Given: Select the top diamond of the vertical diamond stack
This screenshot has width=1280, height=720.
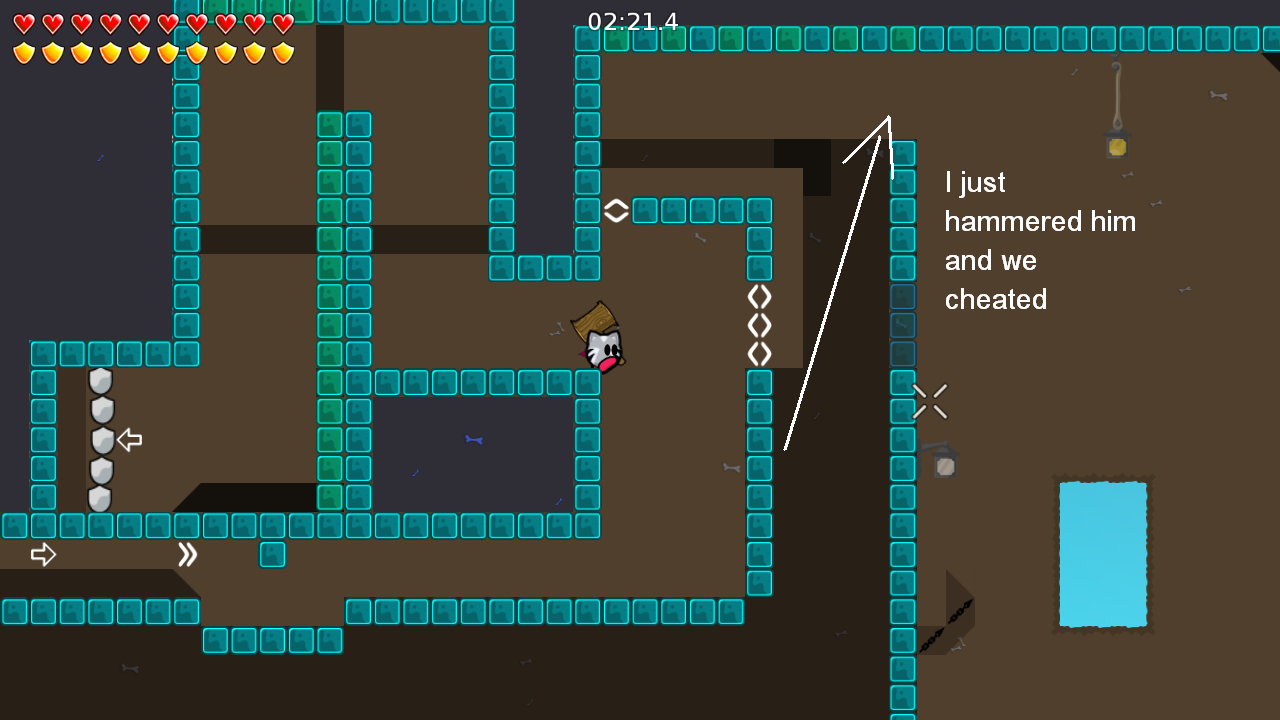Looking at the screenshot, I should pyautogui.click(x=759, y=296).
